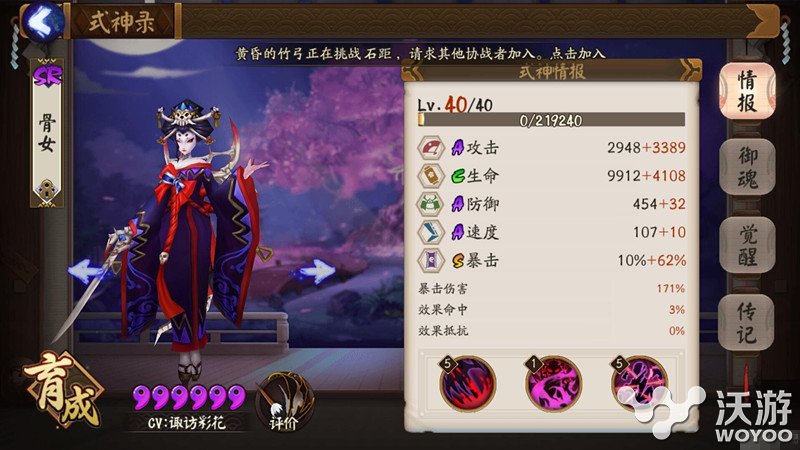This screenshot has width=800, height=450.
Task: View the previous shikigami with left arrow
Action: (87, 270)
